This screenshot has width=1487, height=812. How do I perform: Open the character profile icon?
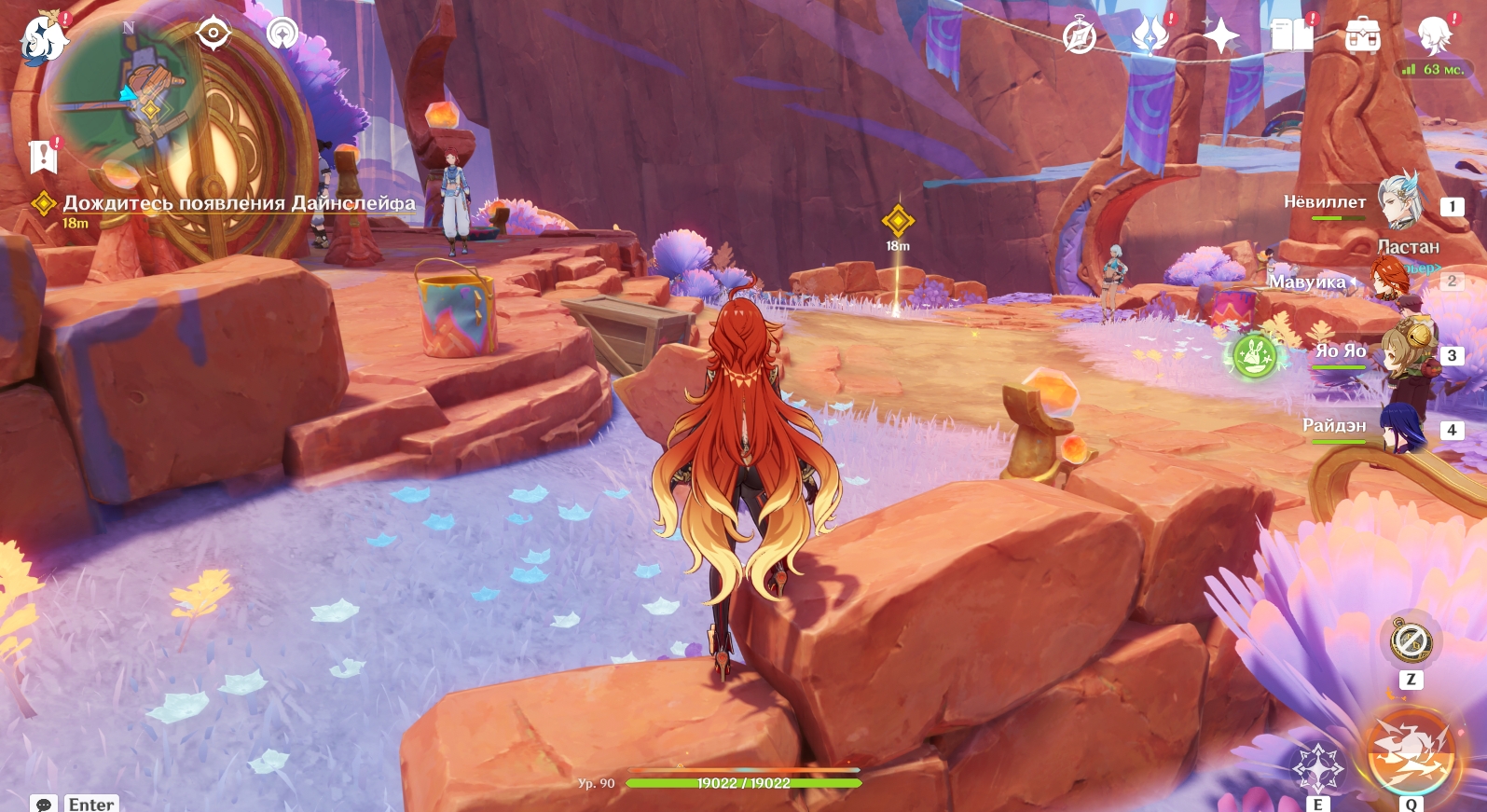(x=1434, y=35)
